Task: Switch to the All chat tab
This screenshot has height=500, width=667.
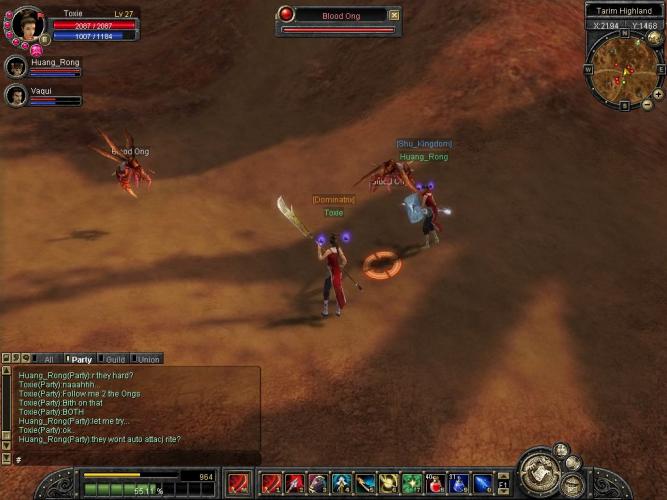Action: tap(46, 358)
